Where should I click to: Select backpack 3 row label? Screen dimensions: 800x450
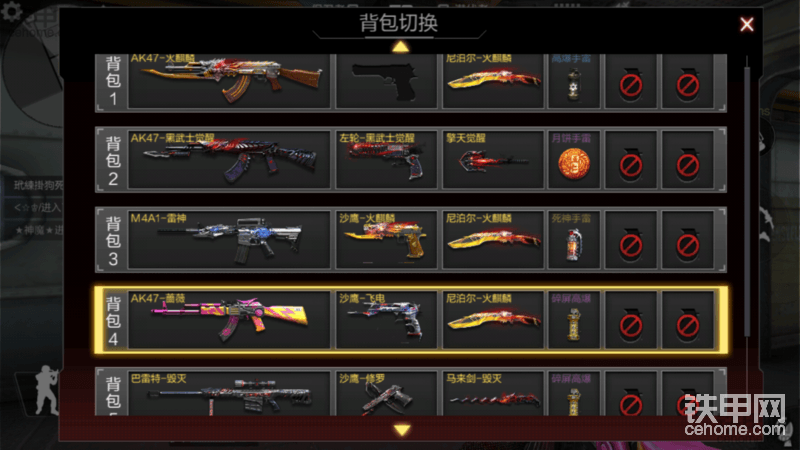[x=112, y=238]
